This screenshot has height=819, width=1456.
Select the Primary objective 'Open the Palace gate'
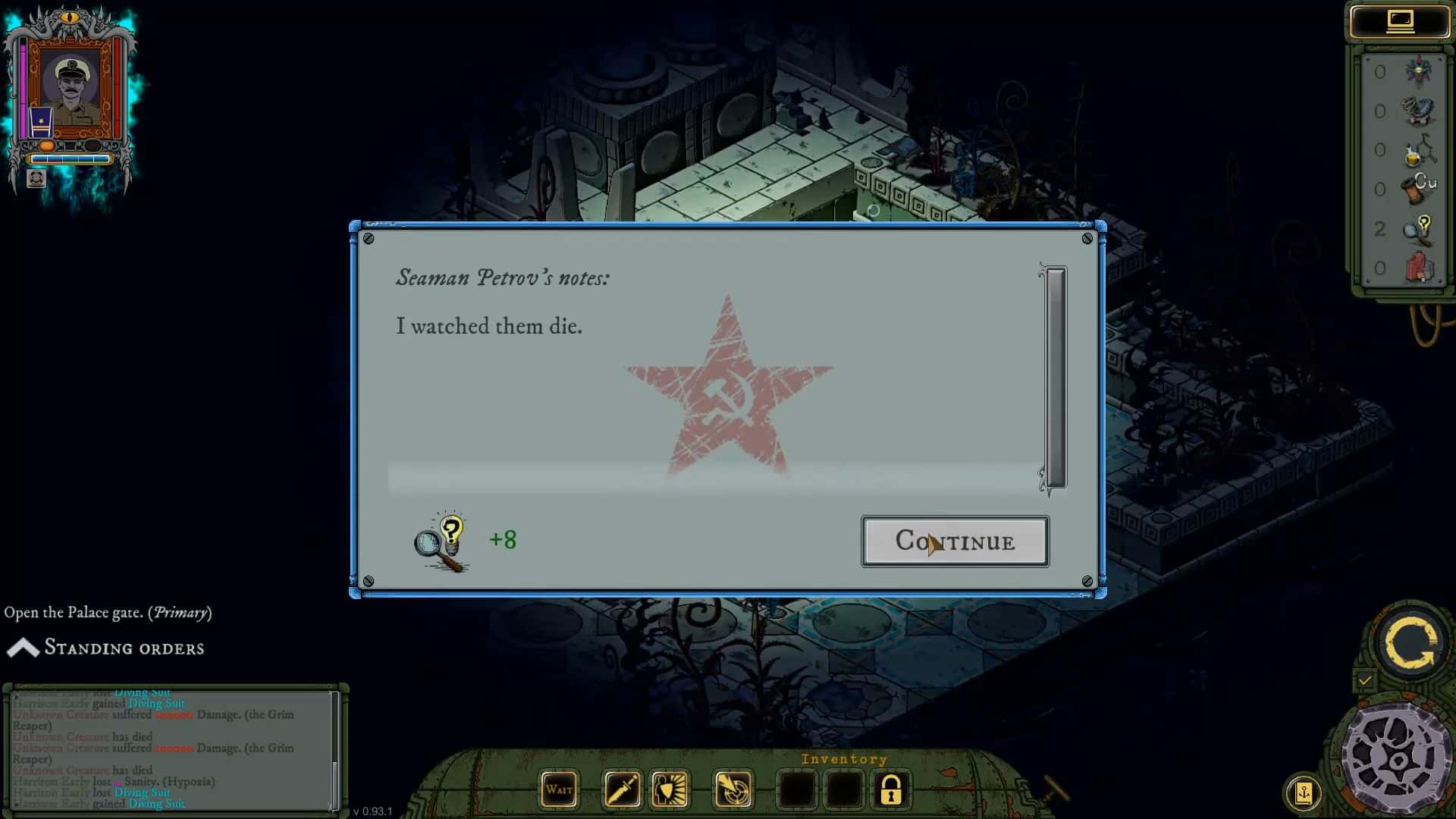[x=106, y=612]
